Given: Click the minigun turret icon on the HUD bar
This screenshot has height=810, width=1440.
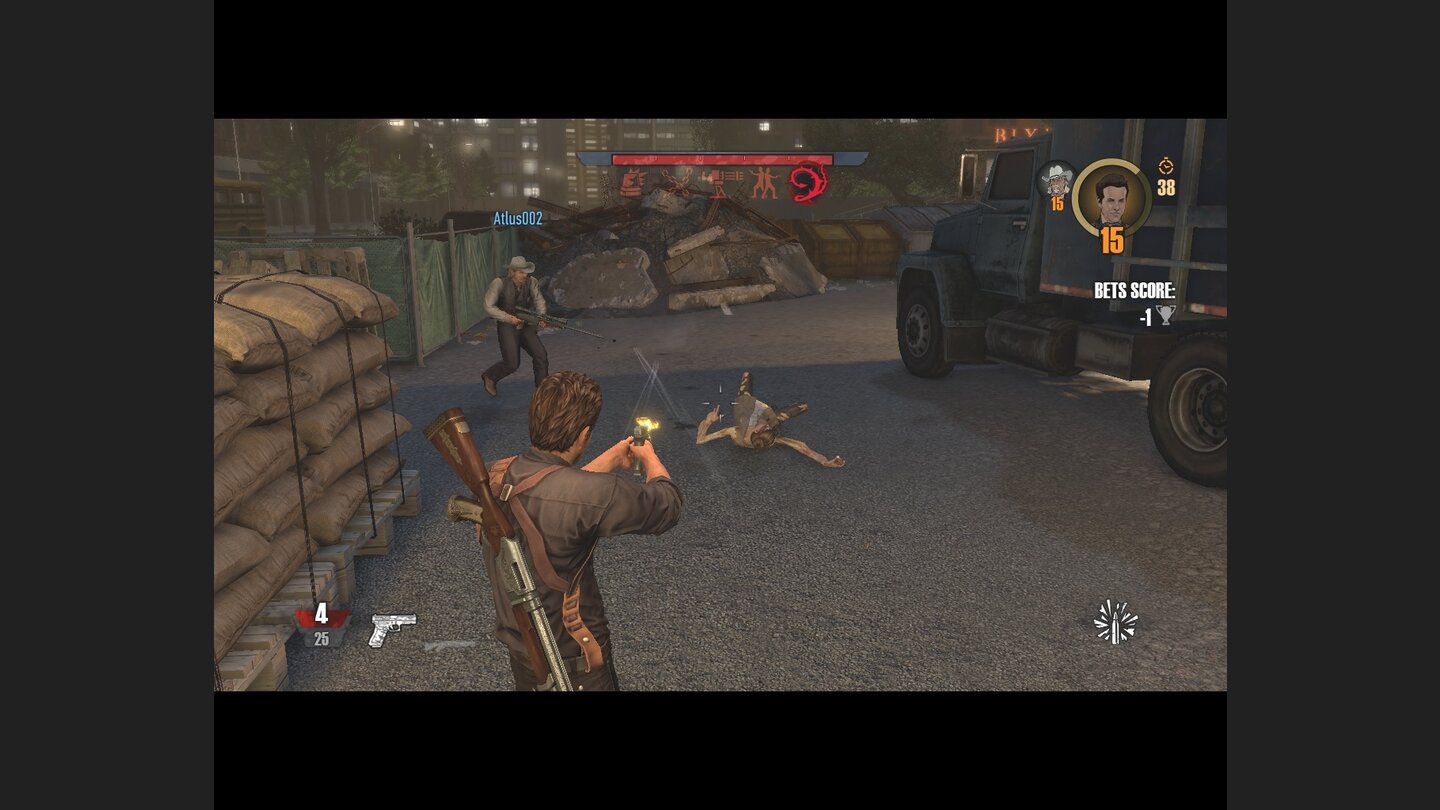Looking at the screenshot, I should pos(722,180).
